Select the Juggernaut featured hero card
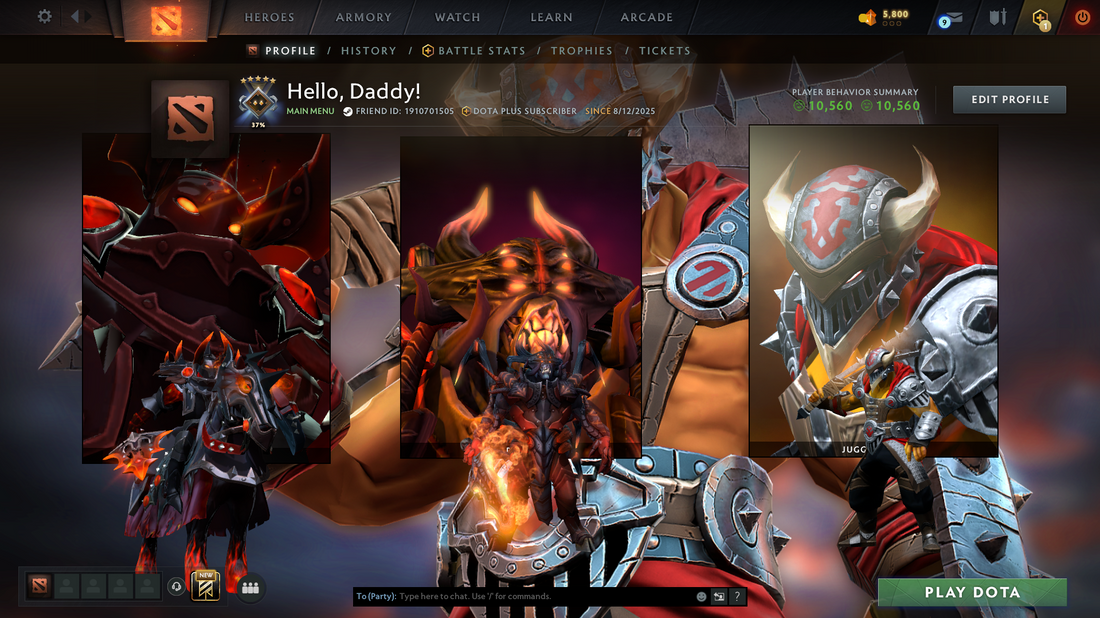This screenshot has height=618, width=1100. point(873,290)
